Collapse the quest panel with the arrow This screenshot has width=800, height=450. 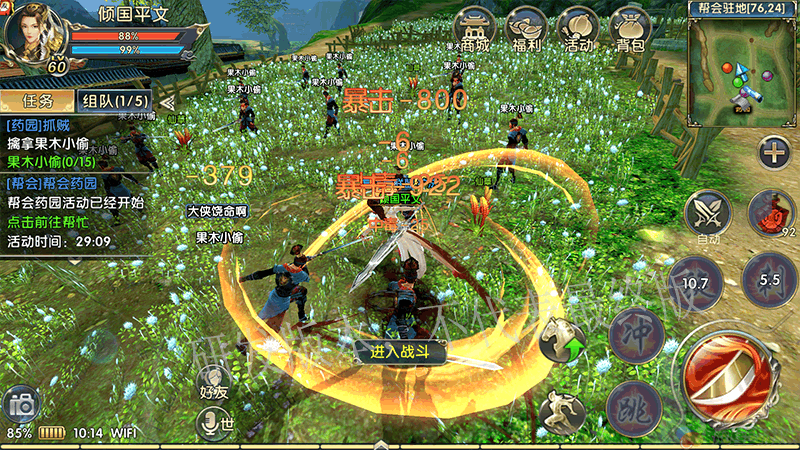click(168, 101)
